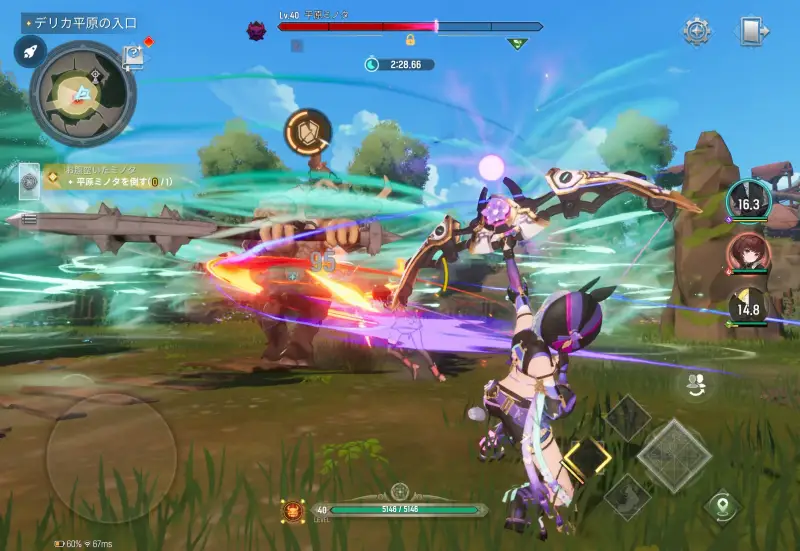Open the gear settings menu
Screen dimensions: 800x551
697,31
